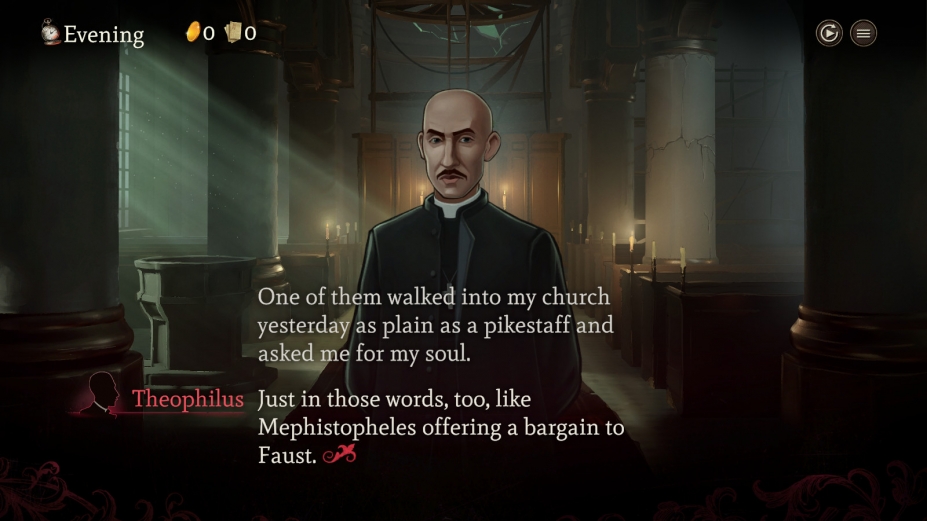The width and height of the screenshot is (927, 521).
Task: Advance dialogue via the red flourish
Action: (x=340, y=456)
